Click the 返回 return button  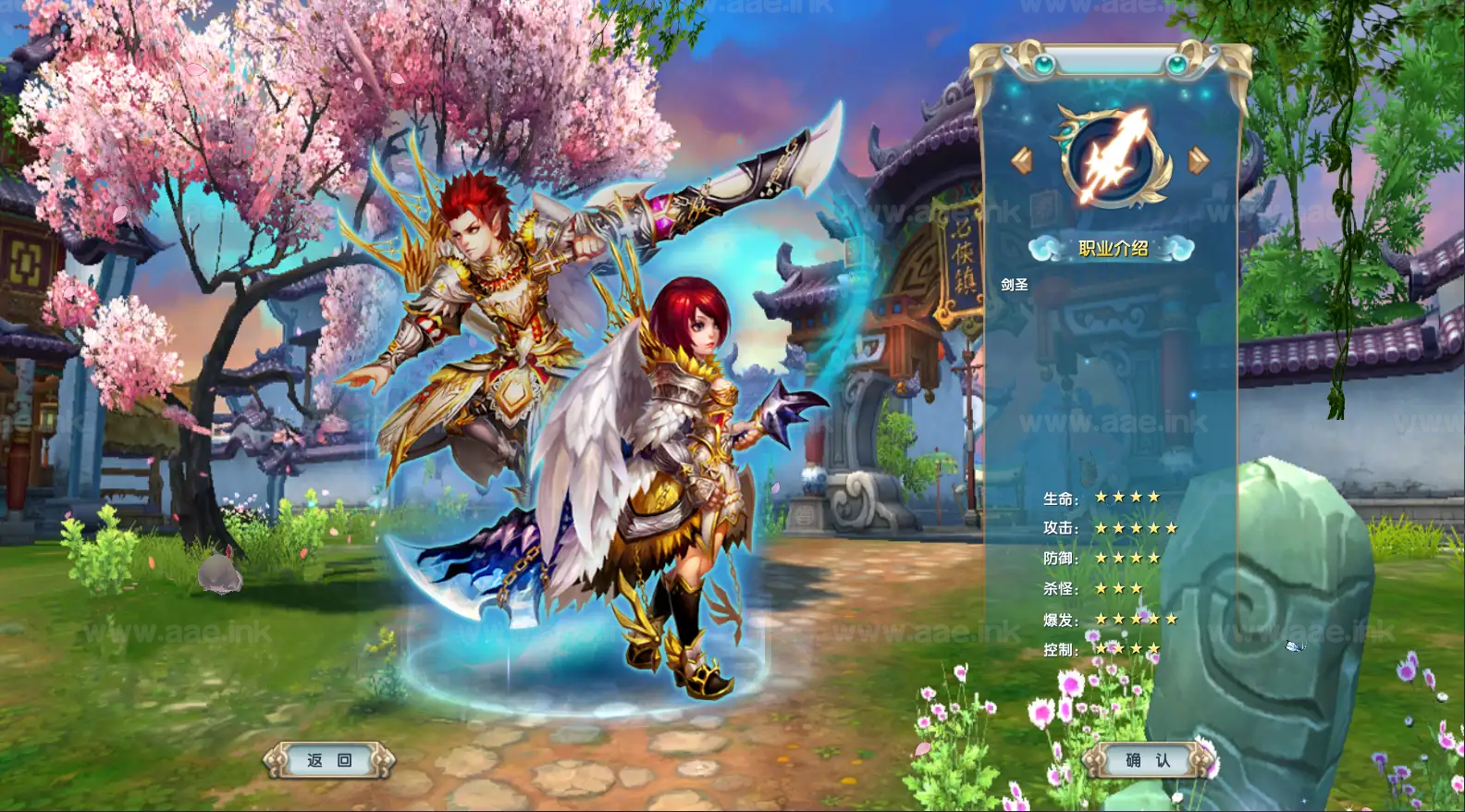(x=328, y=758)
